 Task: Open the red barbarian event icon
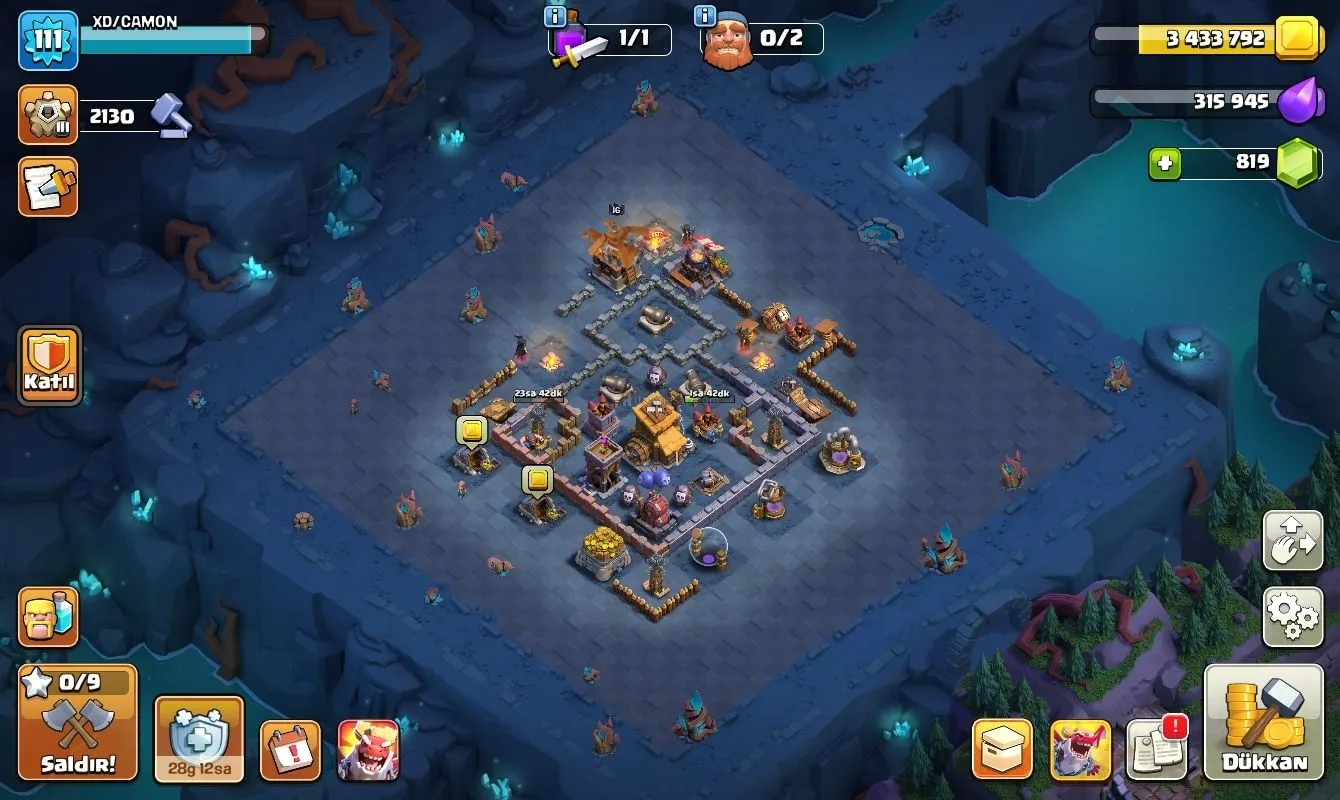[x=368, y=750]
